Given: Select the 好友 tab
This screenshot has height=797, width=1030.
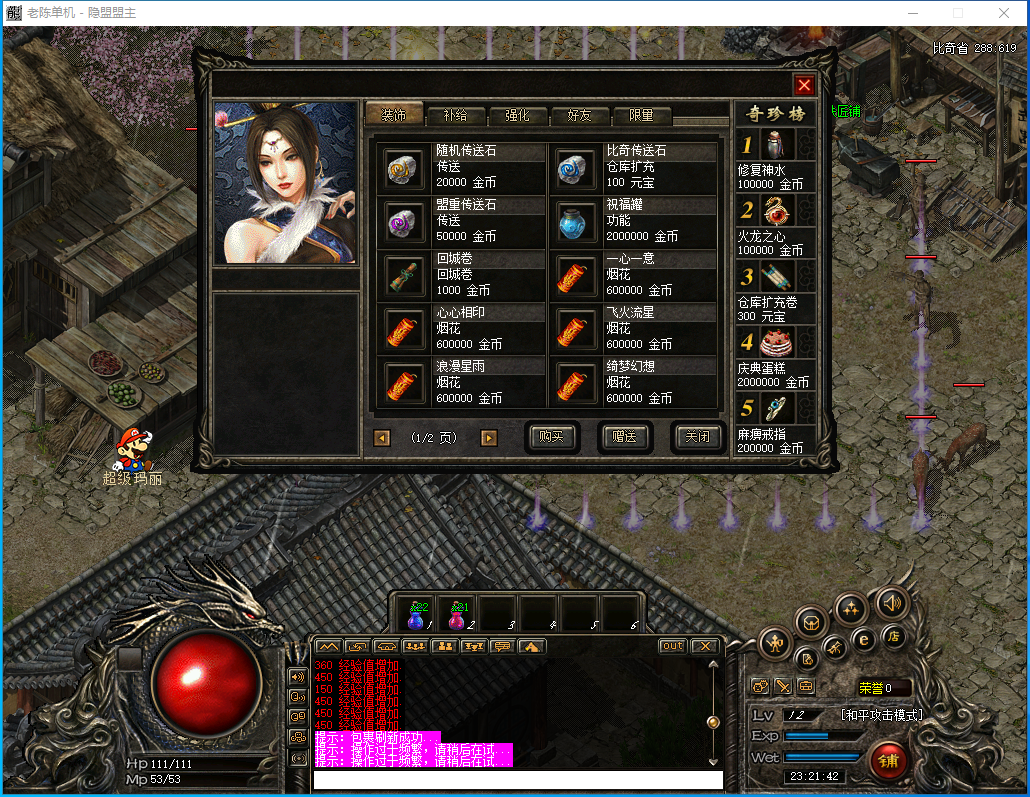Looking at the screenshot, I should click(x=579, y=115).
